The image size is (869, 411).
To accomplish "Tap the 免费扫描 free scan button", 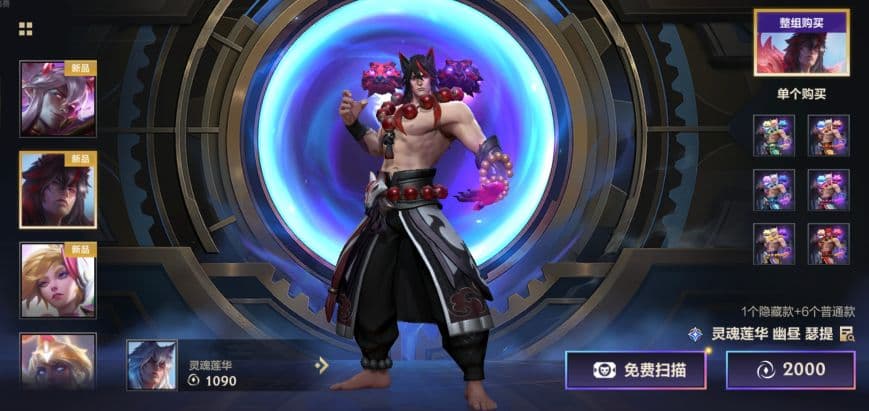I will tap(636, 370).
